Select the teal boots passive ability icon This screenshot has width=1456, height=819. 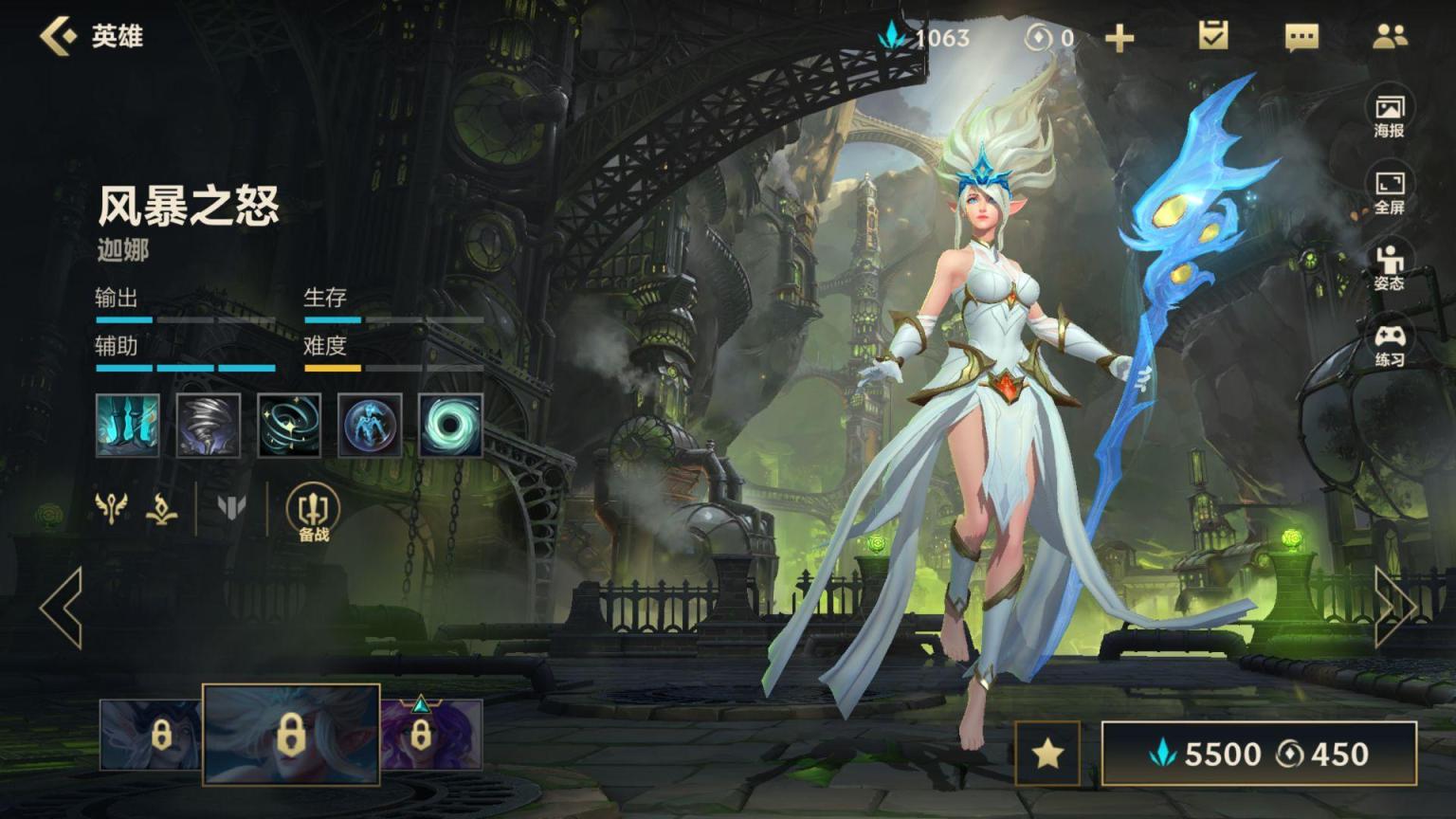tap(128, 426)
